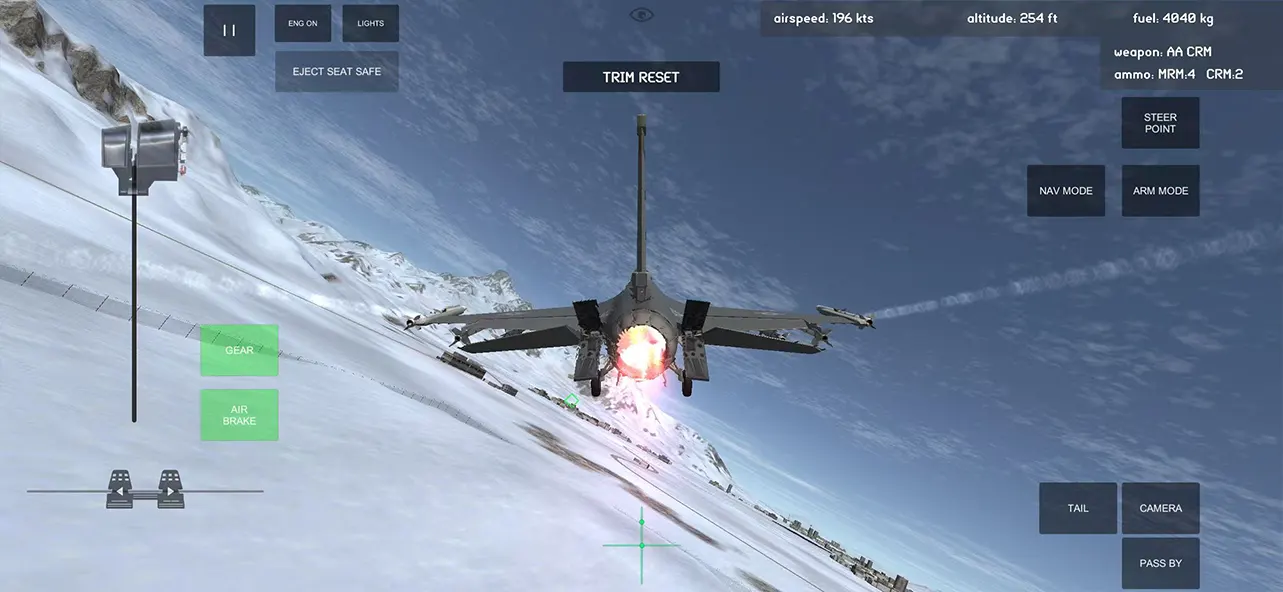Image resolution: width=1283 pixels, height=592 pixels.
Task: Toggle the ENG ON engine button
Action: click(x=302, y=23)
